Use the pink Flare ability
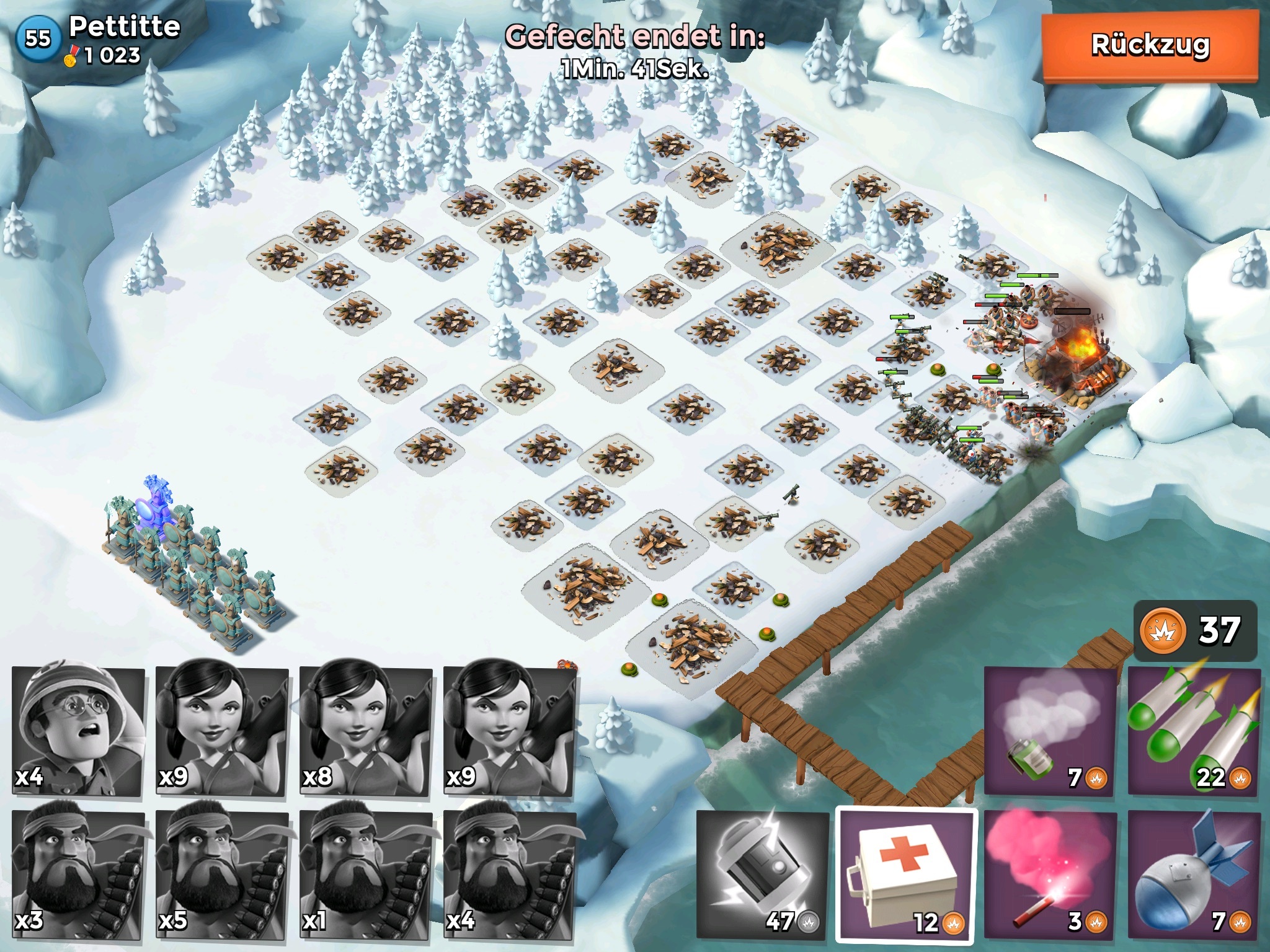Viewport: 1270px width, 952px height. [x=1050, y=874]
